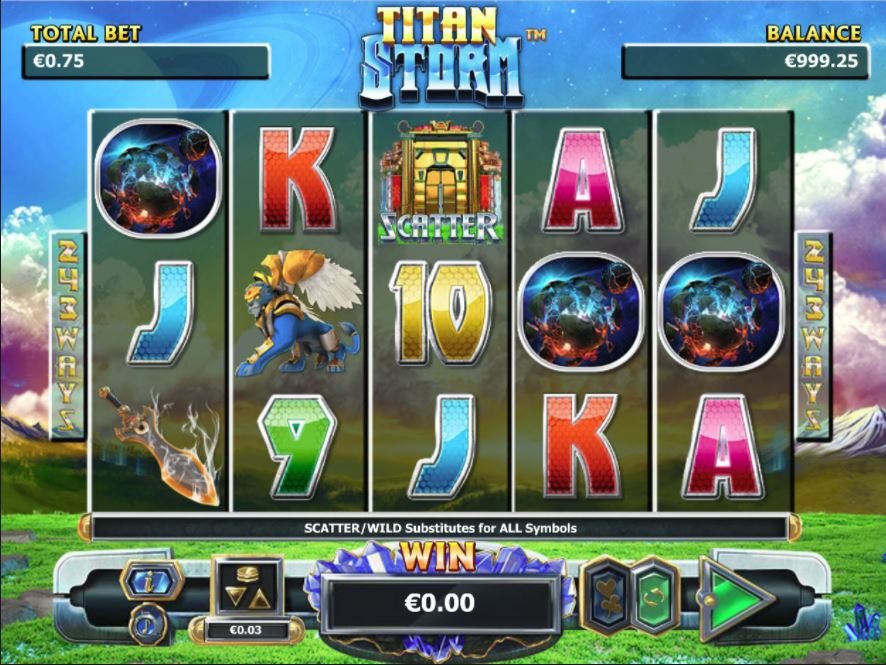
Task: Spin the reels with the green arrow
Action: pyautogui.click(x=735, y=598)
